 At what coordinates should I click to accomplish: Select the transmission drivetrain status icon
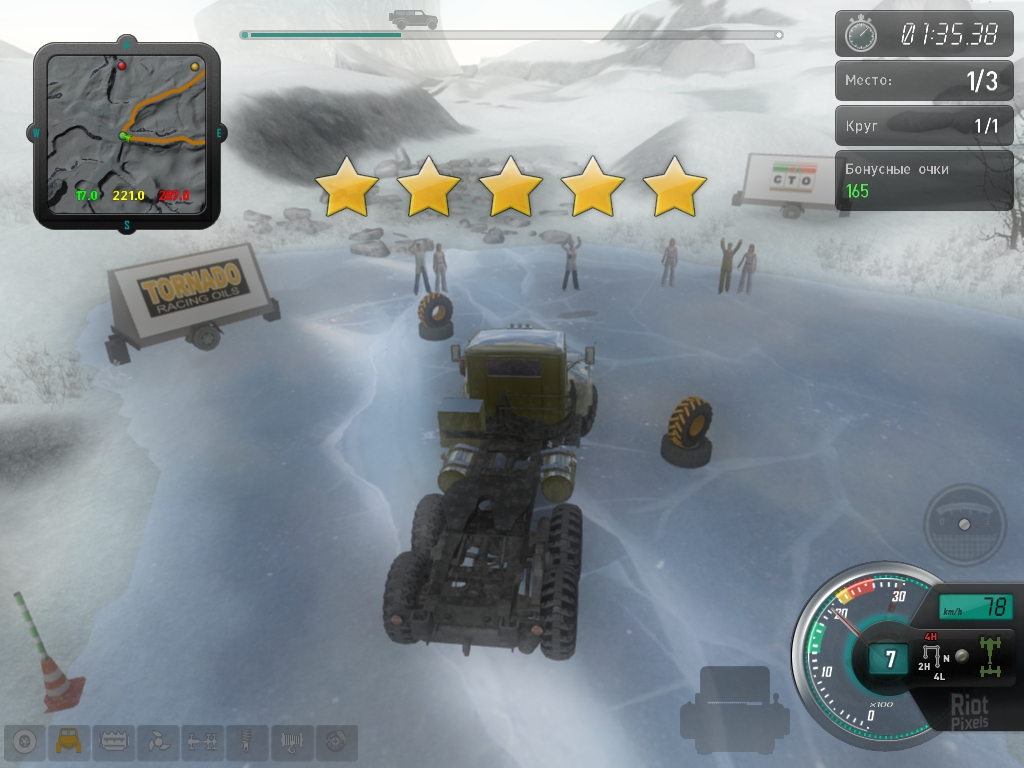point(203,742)
